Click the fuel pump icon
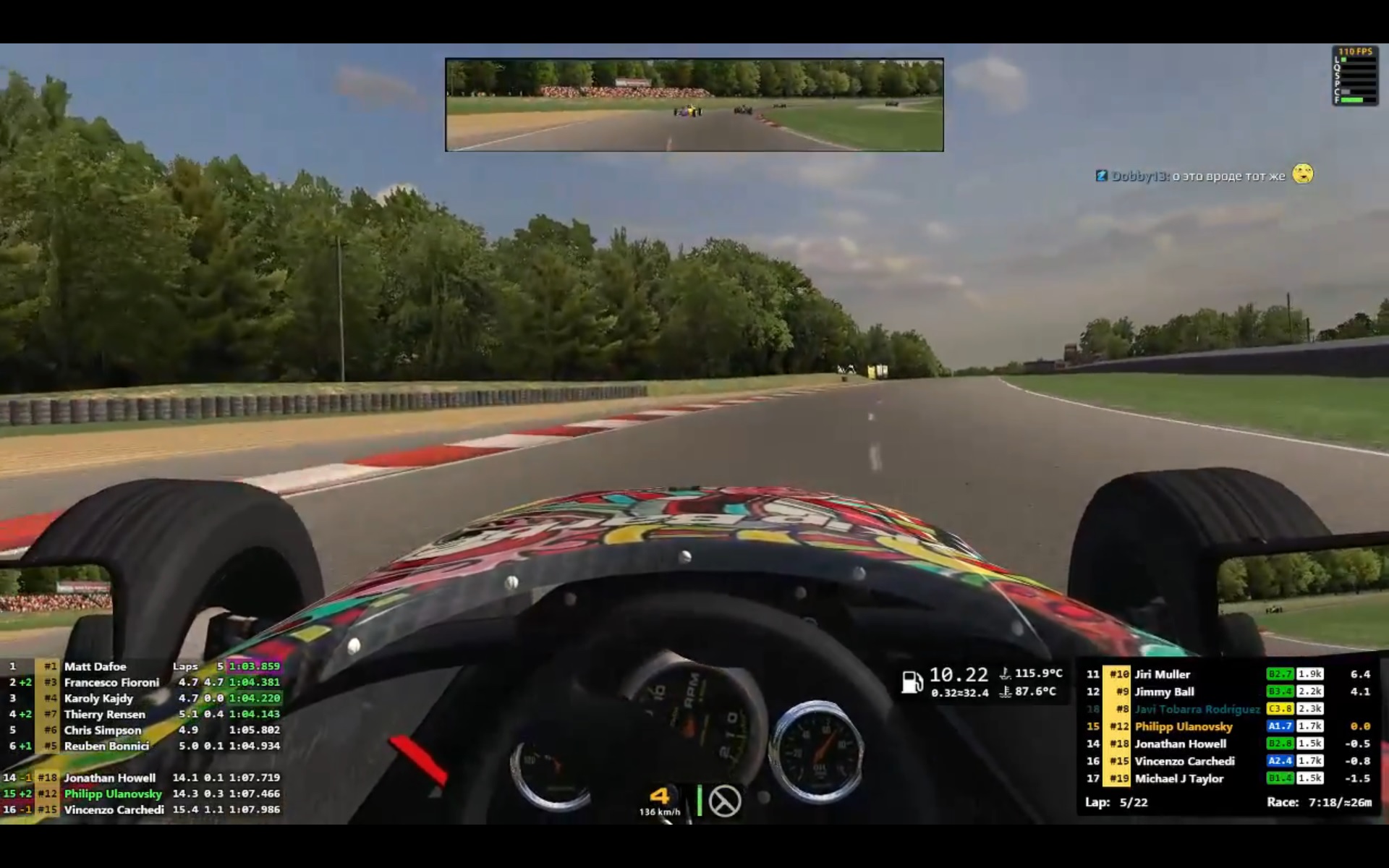Screen dimensions: 1389x868 click(912, 681)
